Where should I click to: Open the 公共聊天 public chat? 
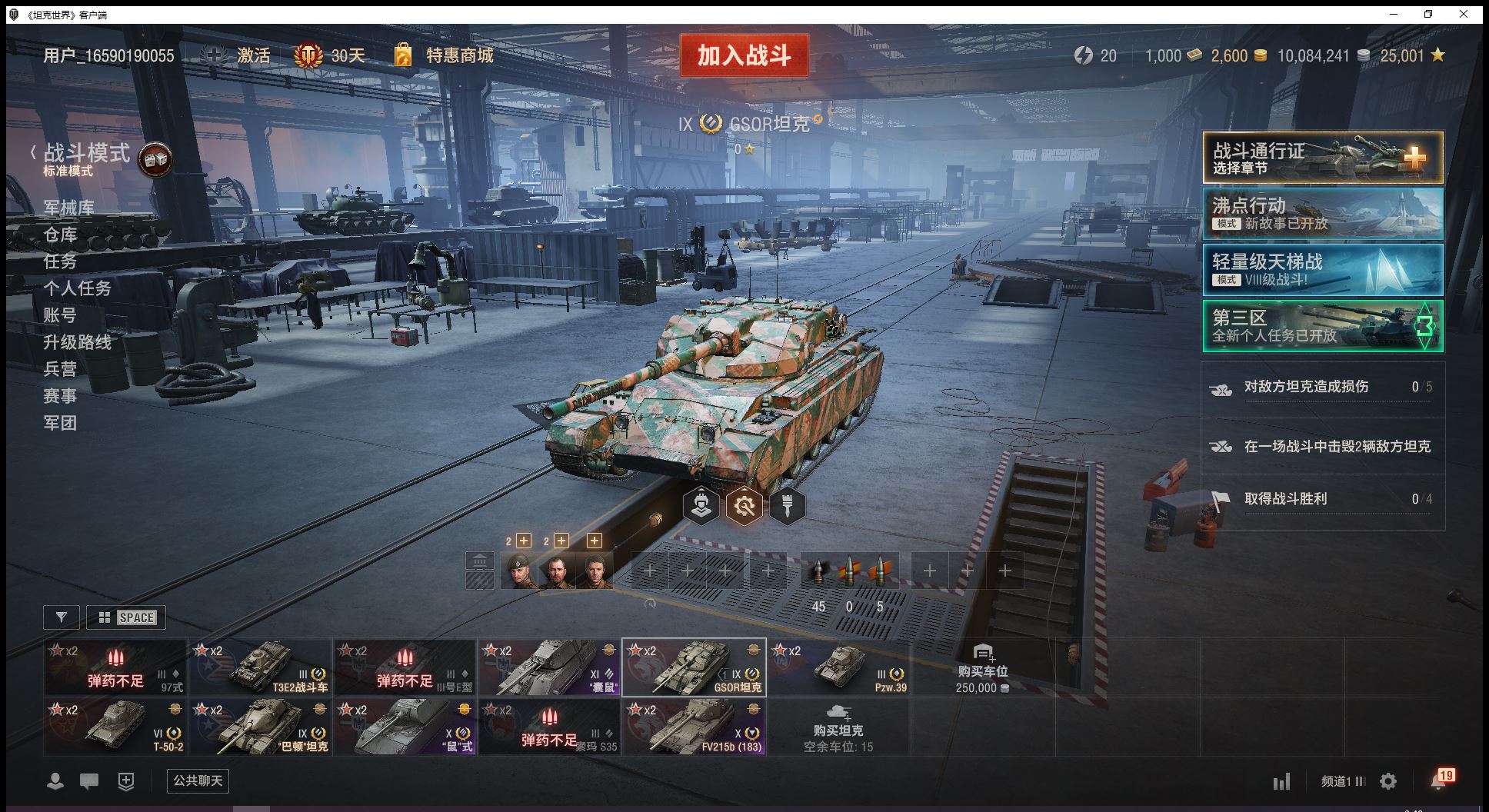(198, 781)
